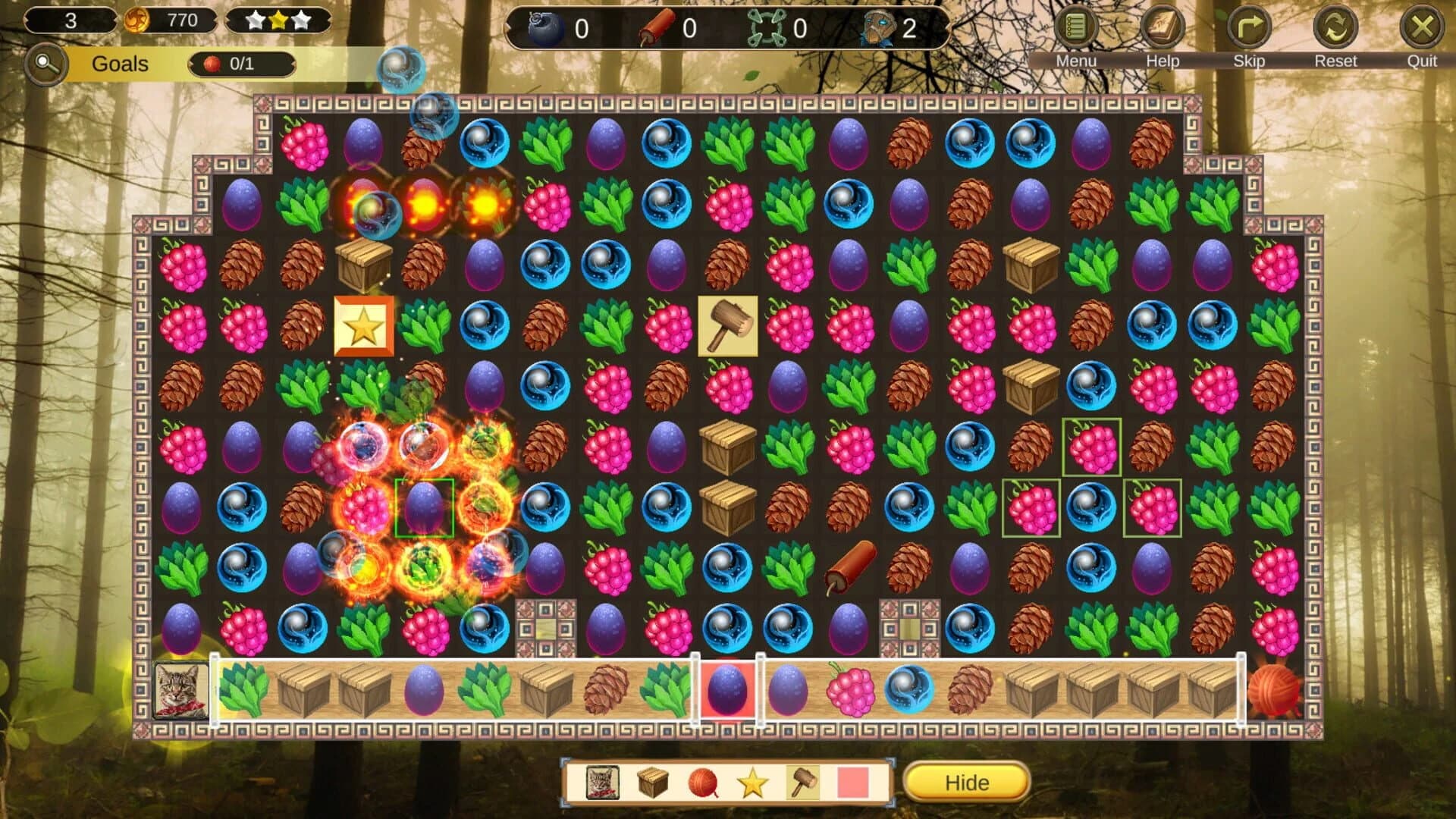Click the magnifier icon next to Goals
Image resolution: width=1456 pixels, height=819 pixels.
(44, 64)
